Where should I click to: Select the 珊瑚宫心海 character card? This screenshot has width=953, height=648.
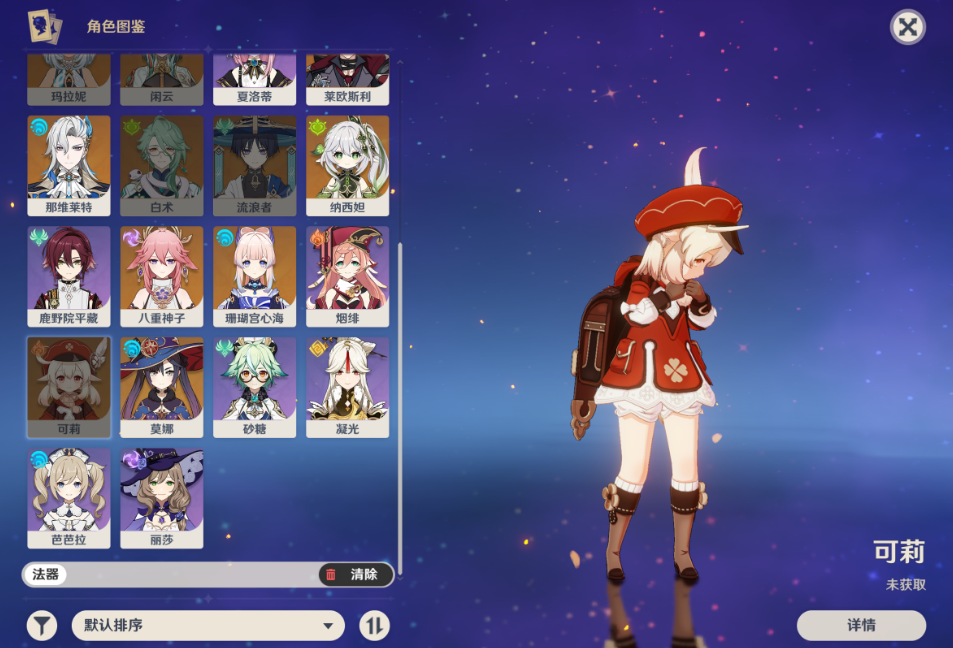click(255, 276)
